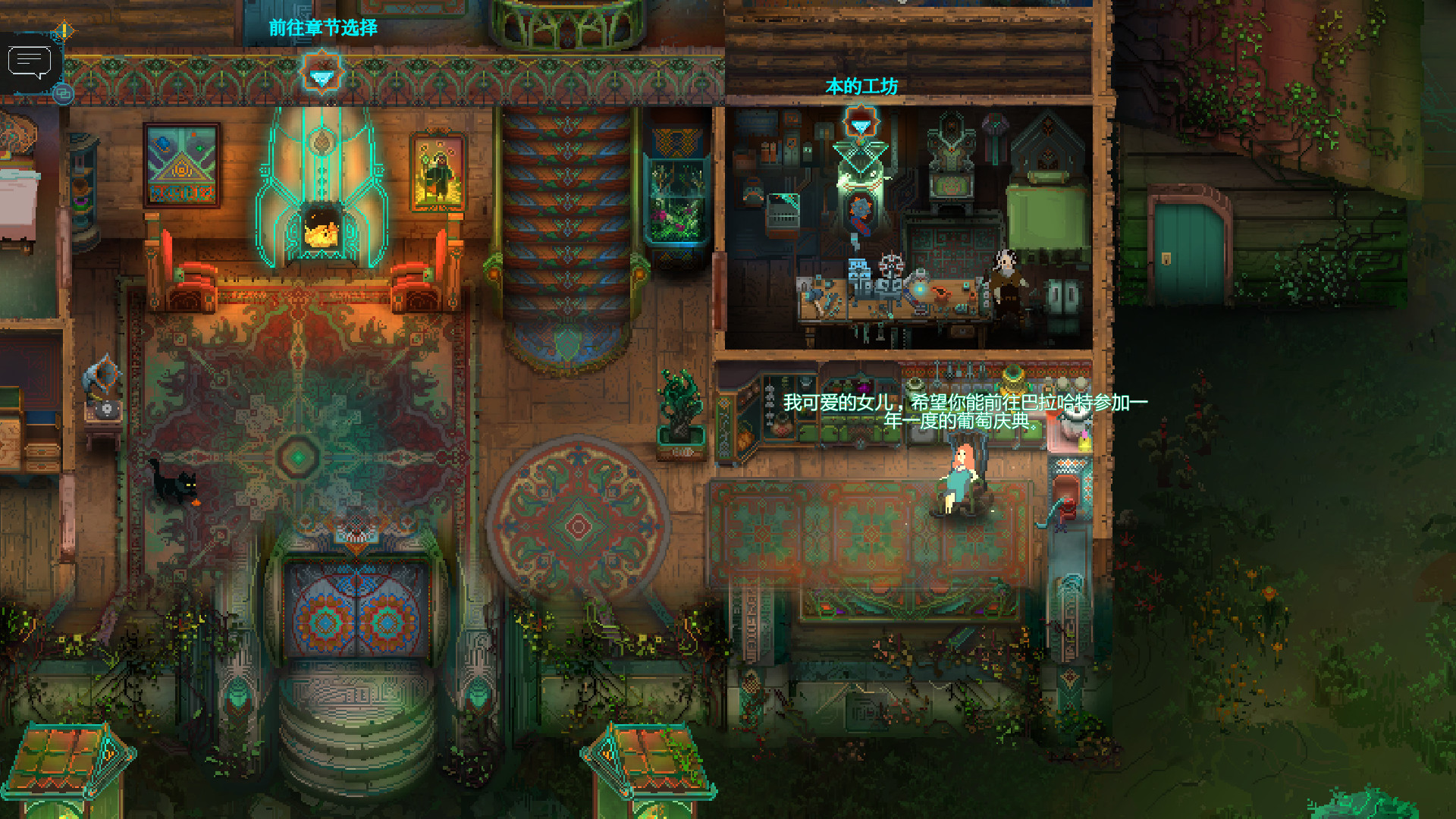This screenshot has width=1456, height=819.
Task: Expand the 本的工坊 workshop label
Action: (x=863, y=86)
